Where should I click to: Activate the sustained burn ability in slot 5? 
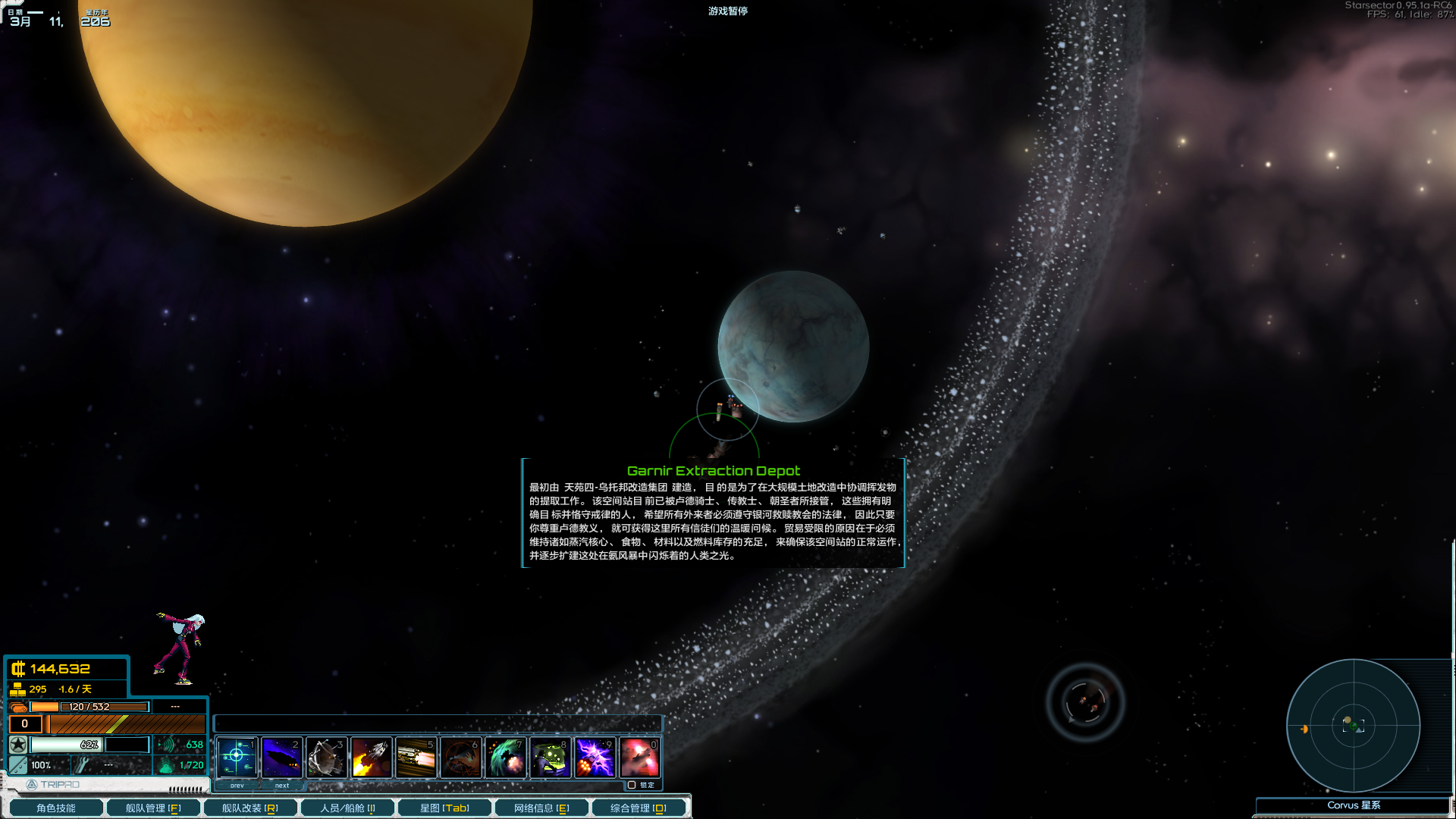point(416,757)
